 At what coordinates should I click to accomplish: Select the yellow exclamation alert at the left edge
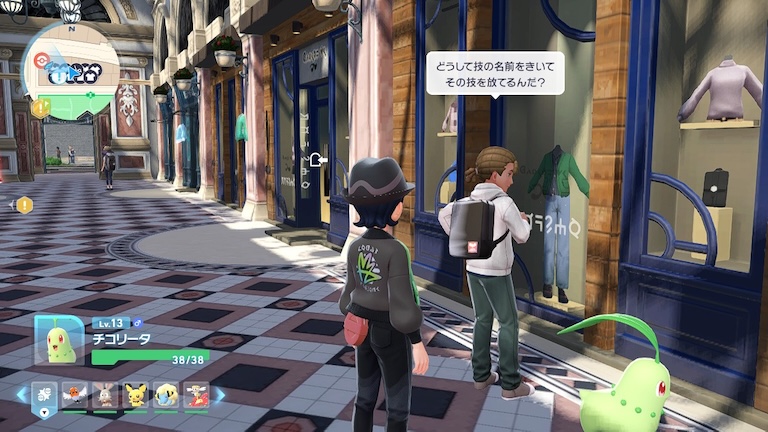[23, 205]
